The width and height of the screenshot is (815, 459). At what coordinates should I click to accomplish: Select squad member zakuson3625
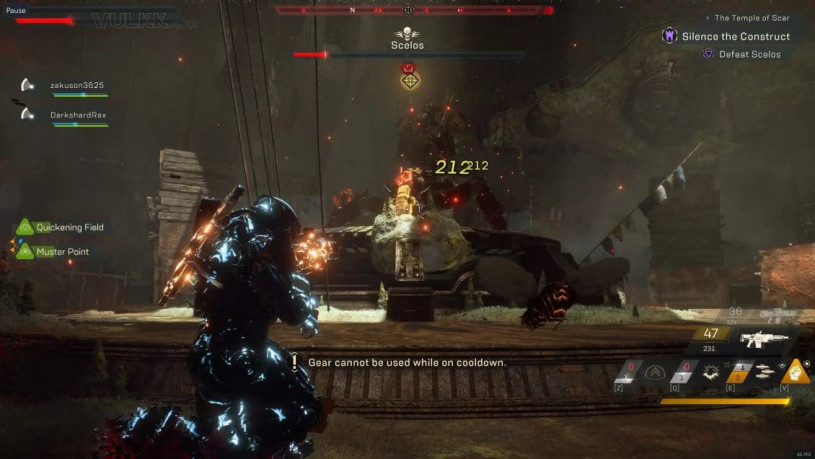pyautogui.click(x=76, y=86)
